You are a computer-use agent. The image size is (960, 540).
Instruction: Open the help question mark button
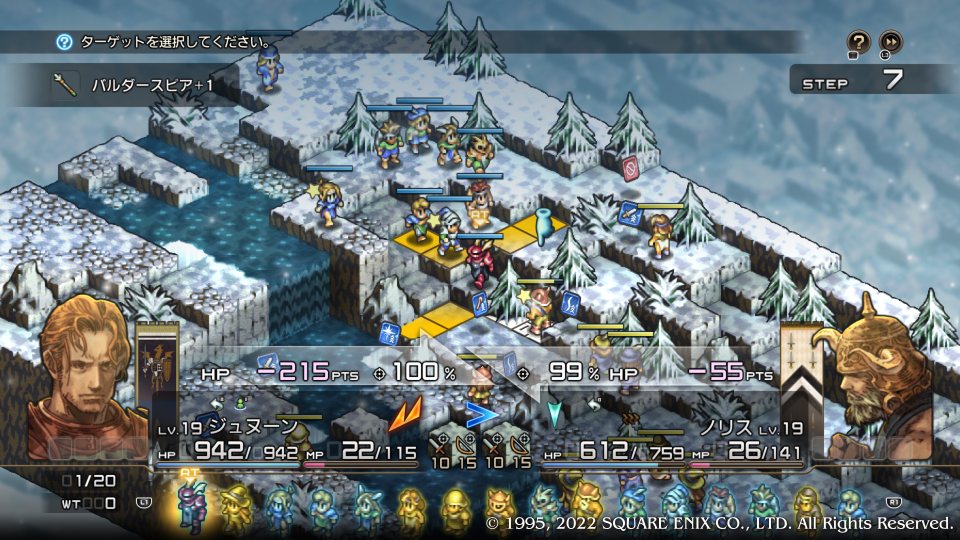point(858,41)
